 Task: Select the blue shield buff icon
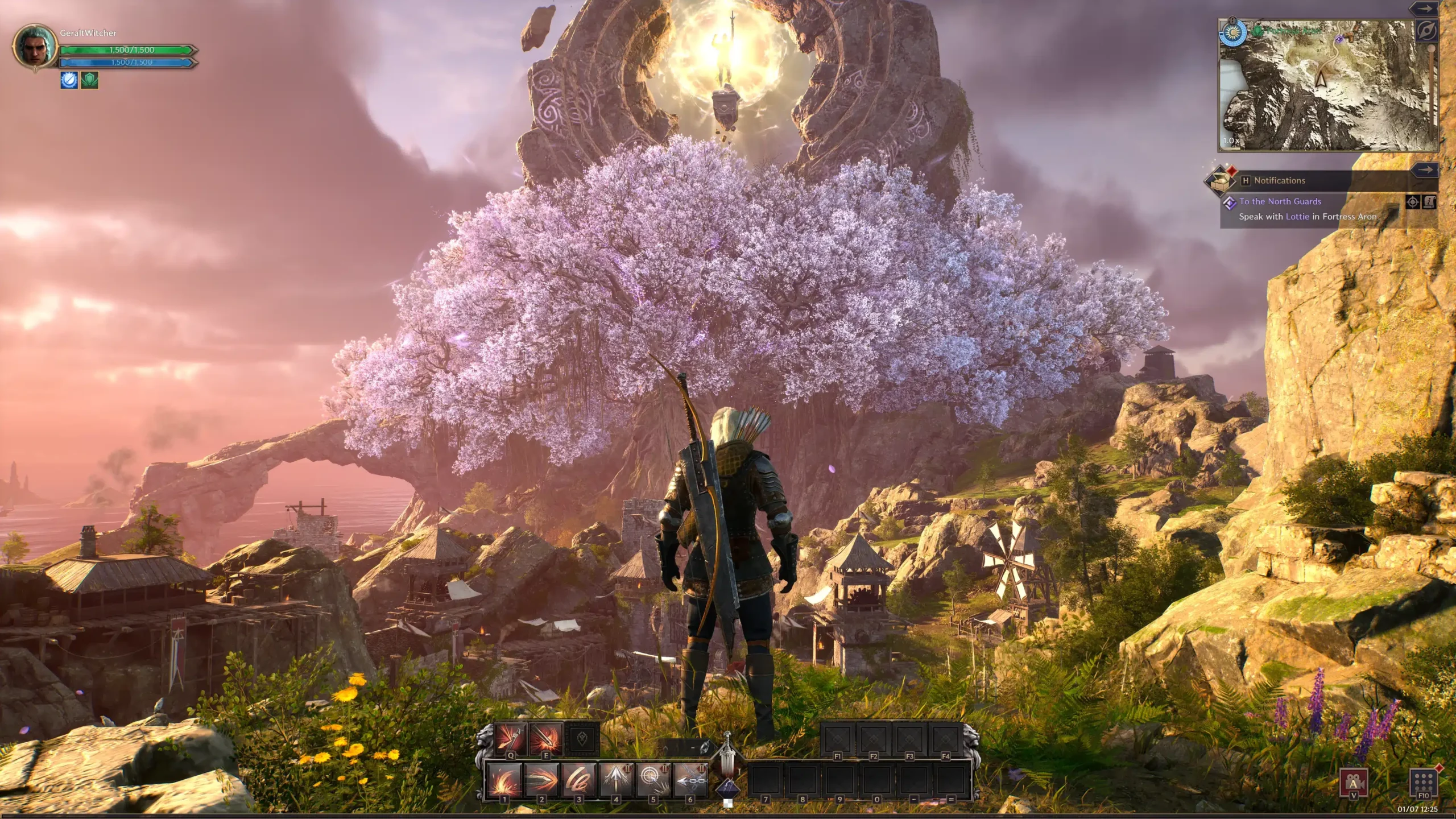click(69, 80)
